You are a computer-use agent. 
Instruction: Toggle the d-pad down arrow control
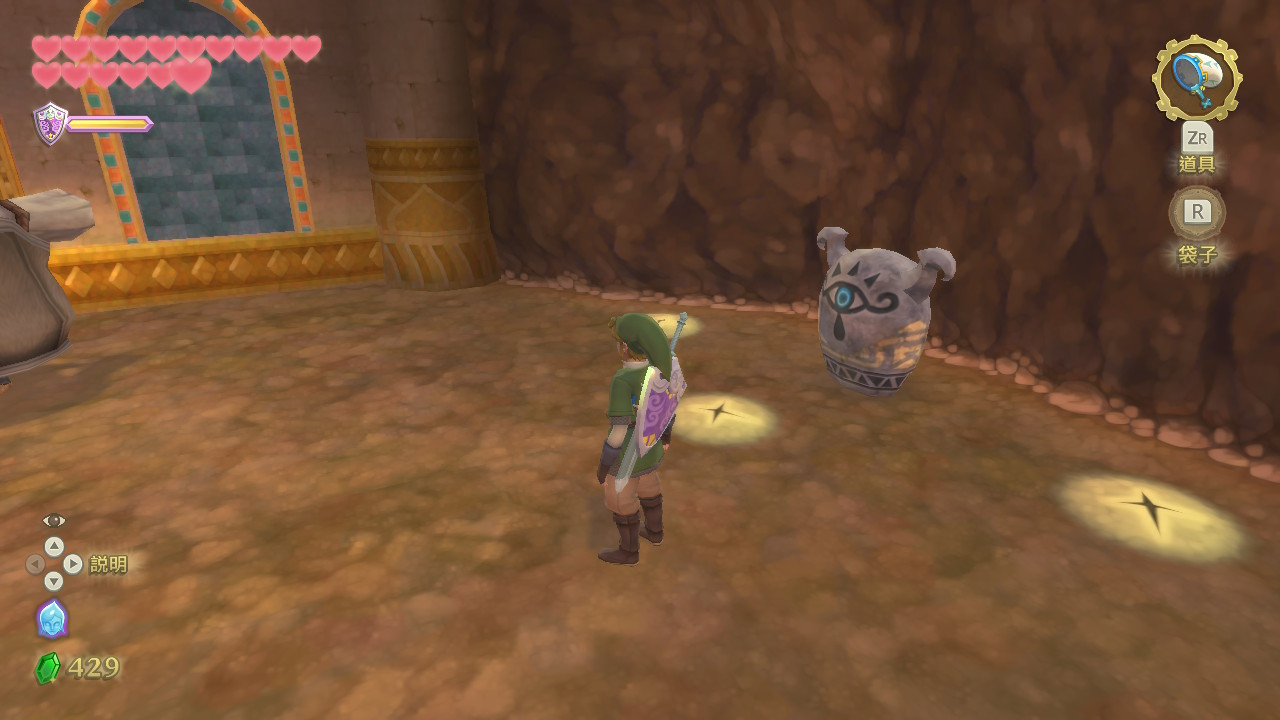tap(53, 580)
